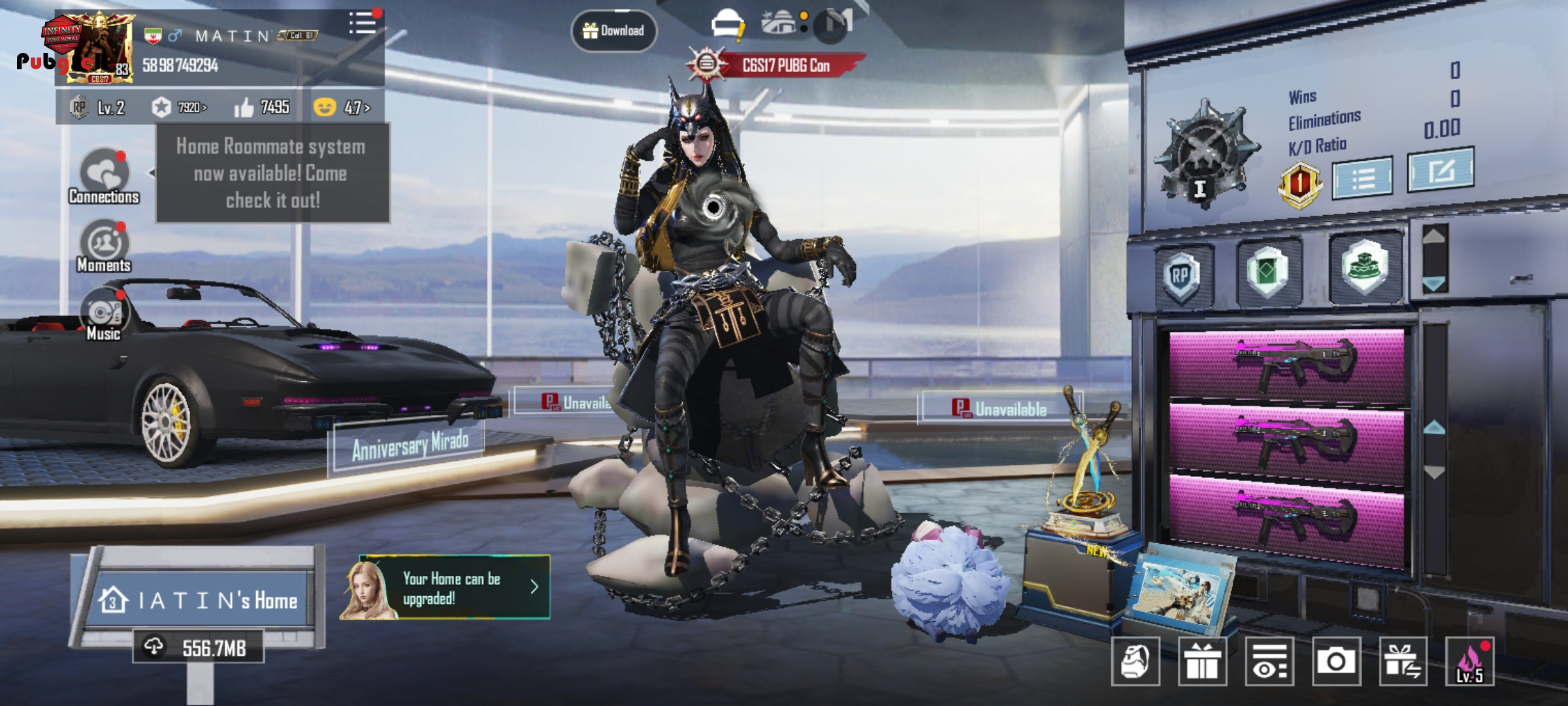Download the 556.7MB resource pack
The width and height of the screenshot is (1568, 706).
pyautogui.click(x=199, y=647)
